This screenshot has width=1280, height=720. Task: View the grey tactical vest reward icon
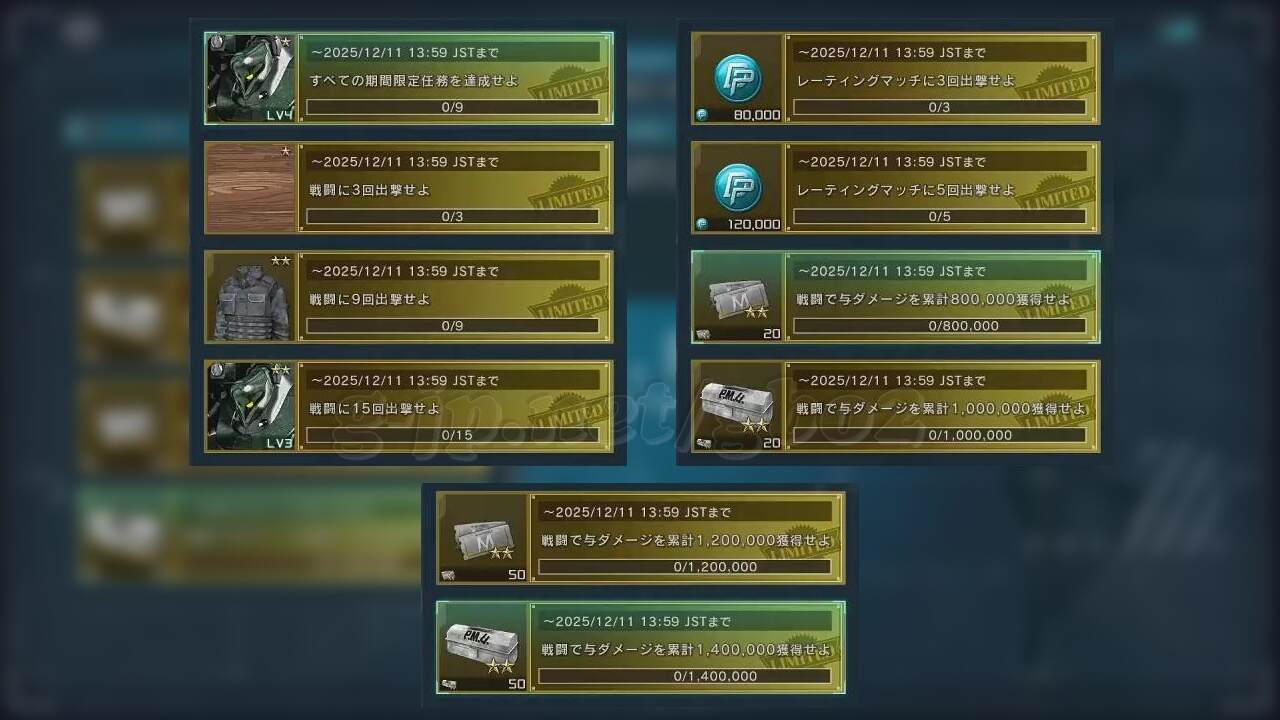click(x=251, y=298)
